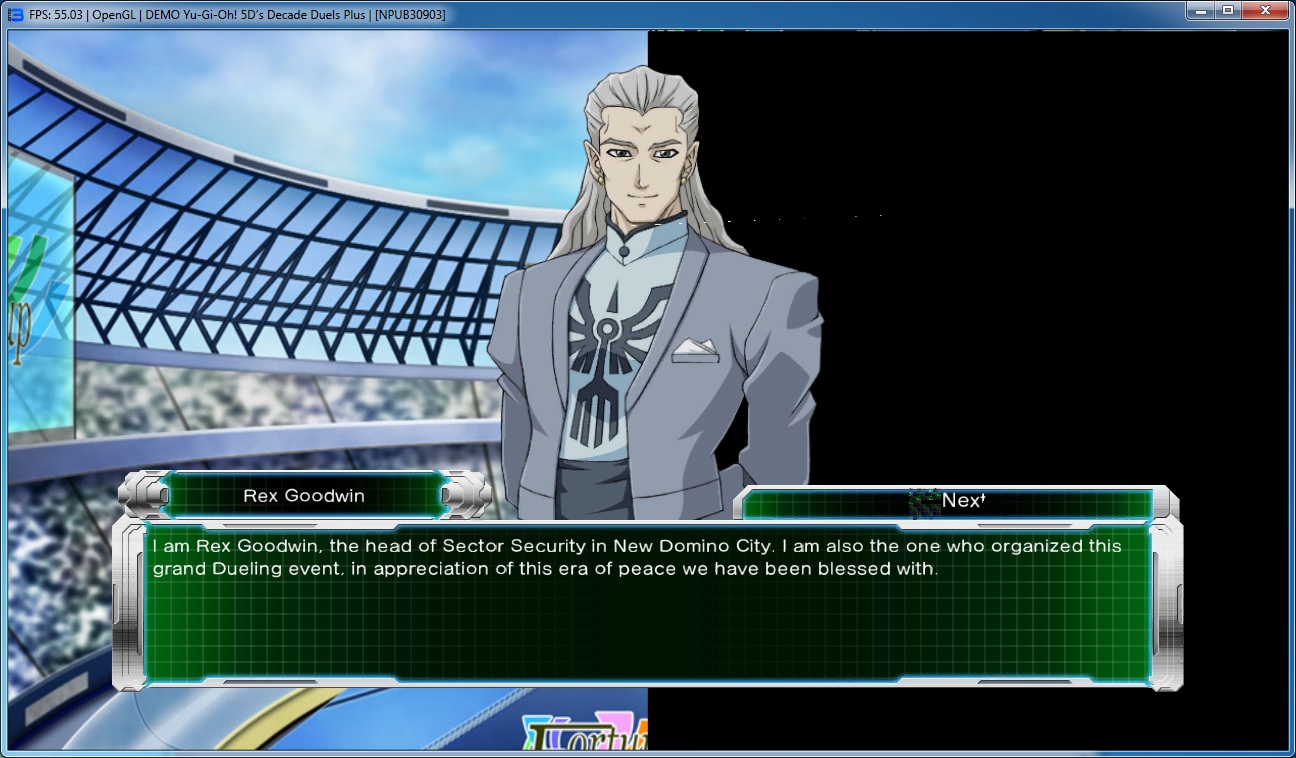
Task: Minimize the emulator window
Action: coord(1199,10)
